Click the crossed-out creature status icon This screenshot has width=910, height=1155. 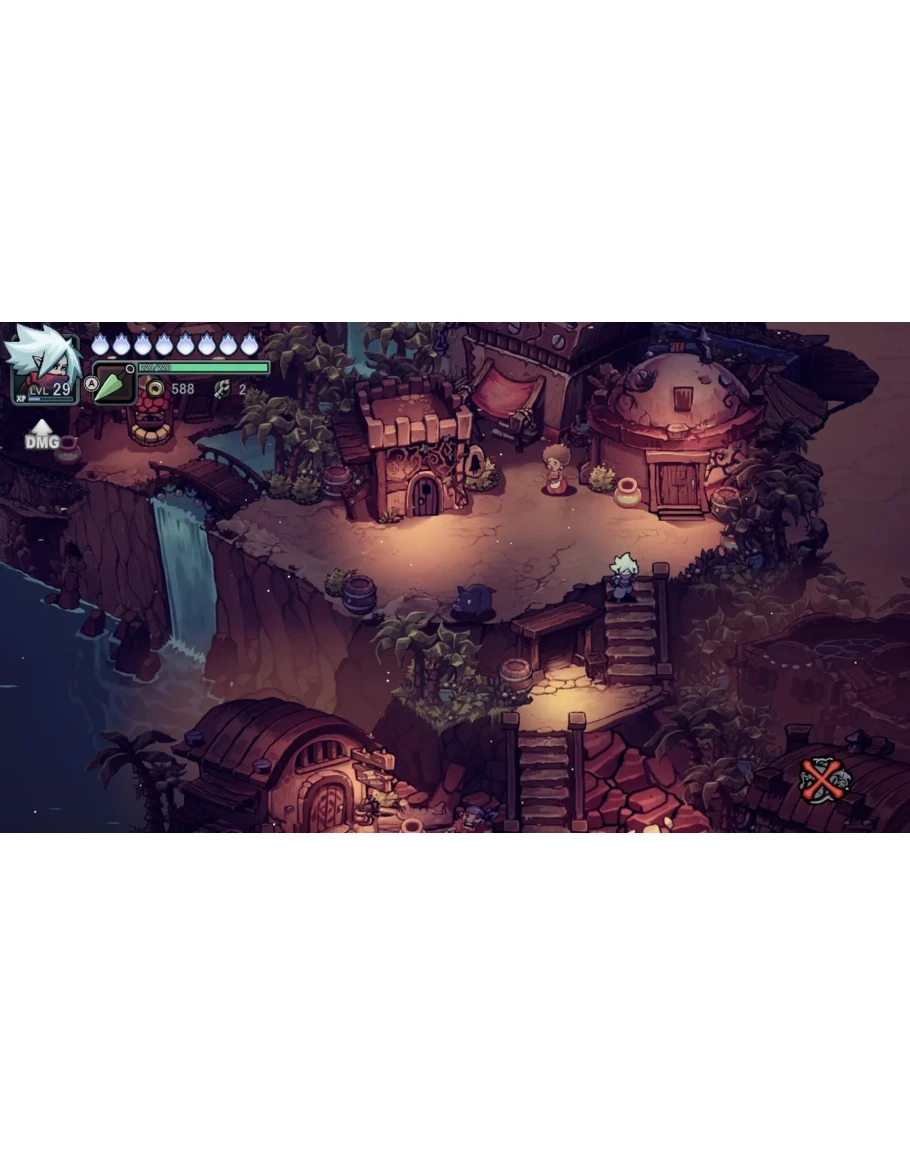tap(824, 779)
